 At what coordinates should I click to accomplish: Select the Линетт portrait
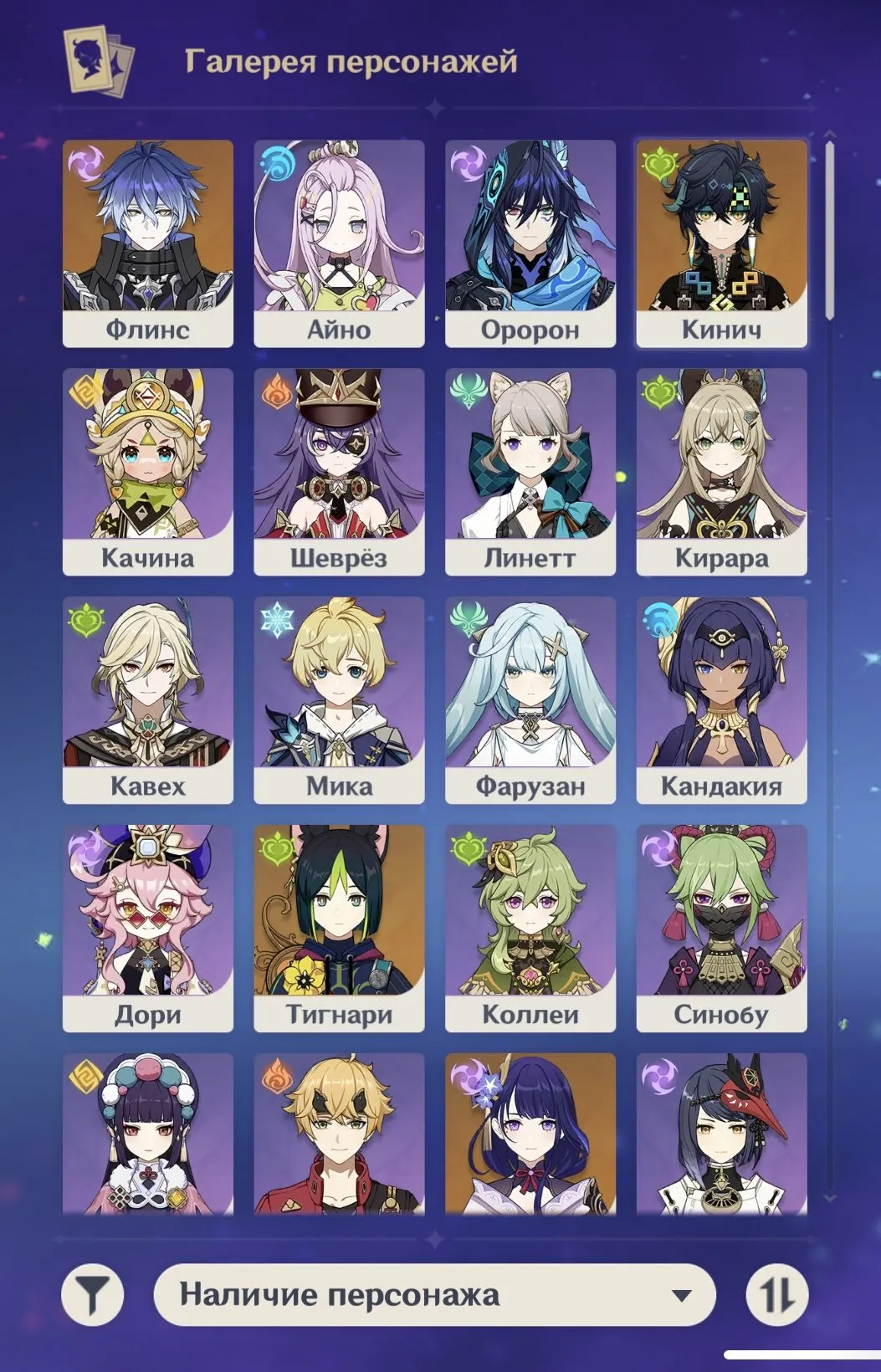(x=530, y=471)
